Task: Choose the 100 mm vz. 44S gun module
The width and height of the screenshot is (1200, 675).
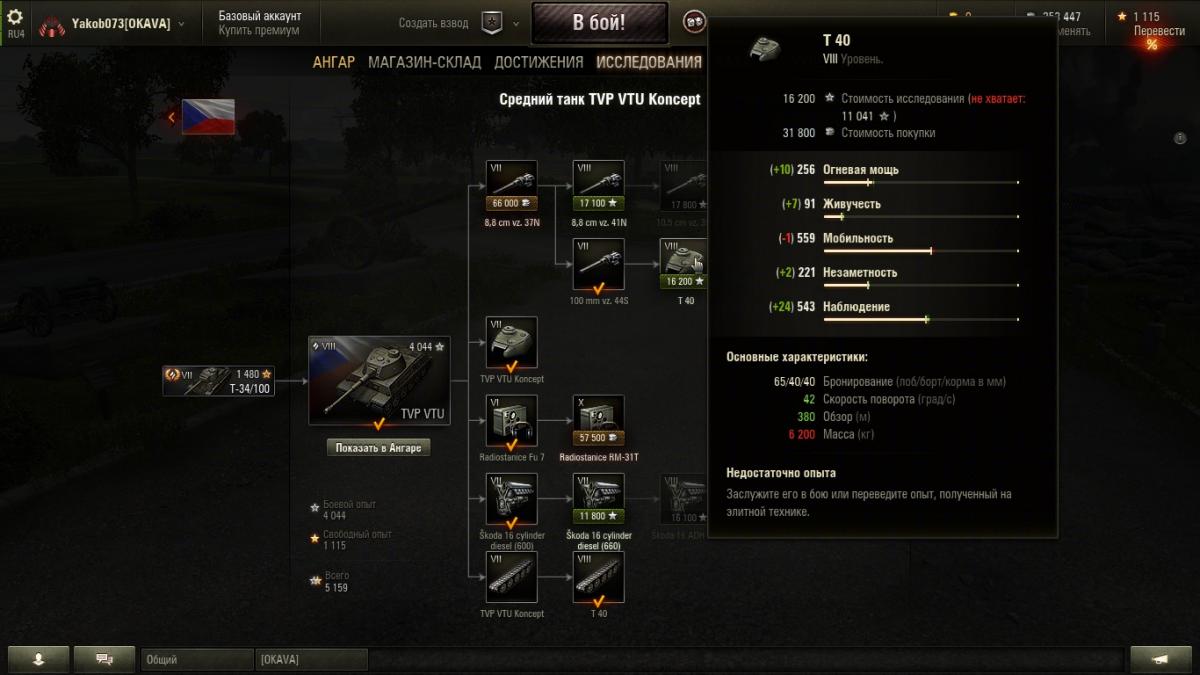Action: pyautogui.click(x=598, y=264)
